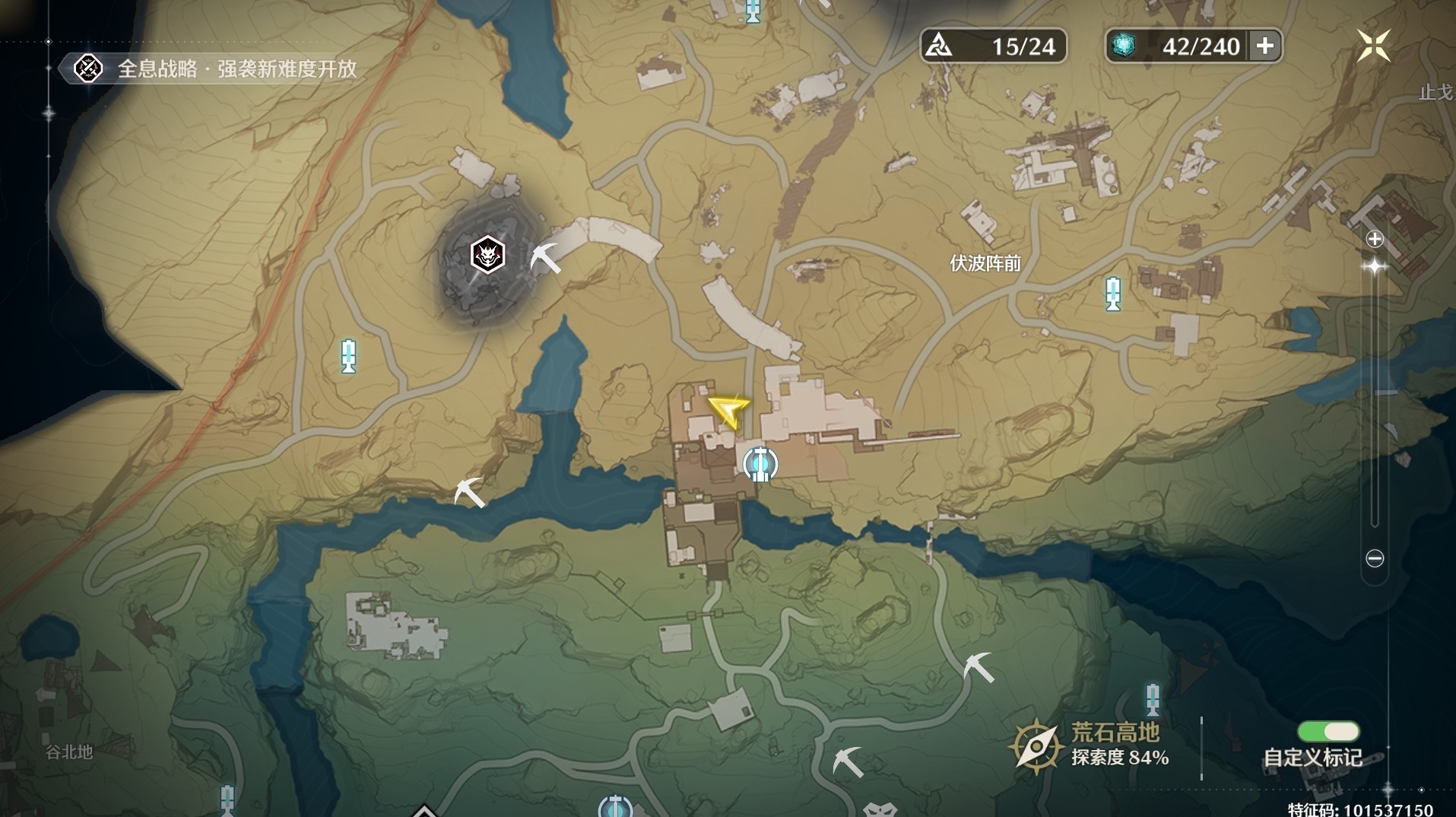Click the map zoom-in plus button

click(x=1375, y=240)
